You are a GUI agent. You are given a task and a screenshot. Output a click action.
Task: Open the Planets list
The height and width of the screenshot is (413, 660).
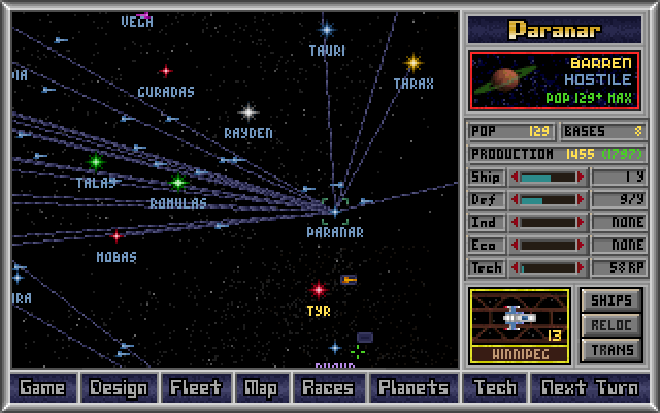point(413,388)
